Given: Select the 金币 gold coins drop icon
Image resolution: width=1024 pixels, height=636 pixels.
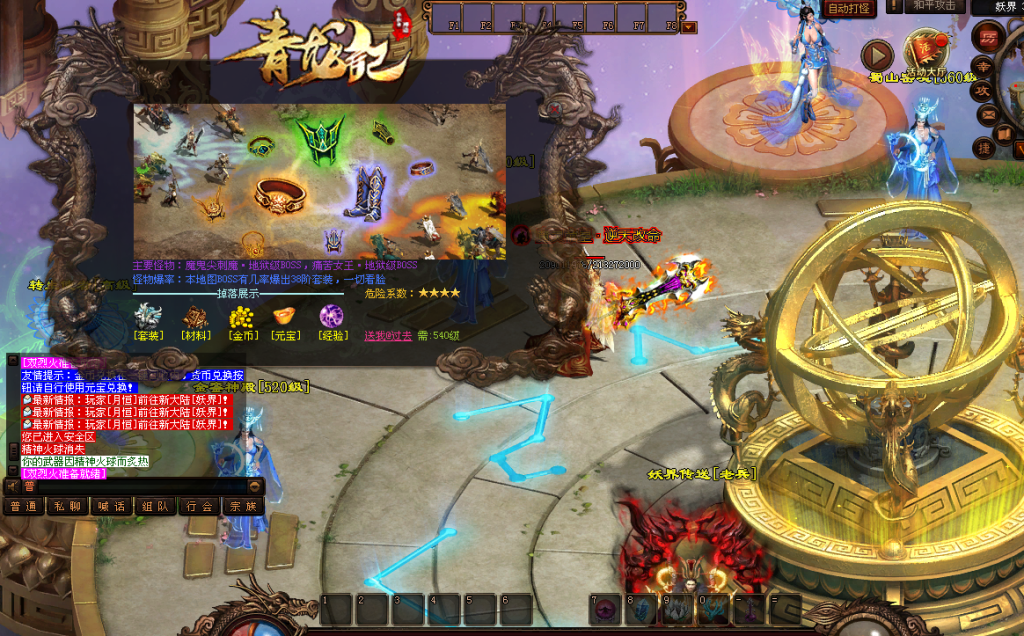Looking at the screenshot, I should (x=242, y=318).
